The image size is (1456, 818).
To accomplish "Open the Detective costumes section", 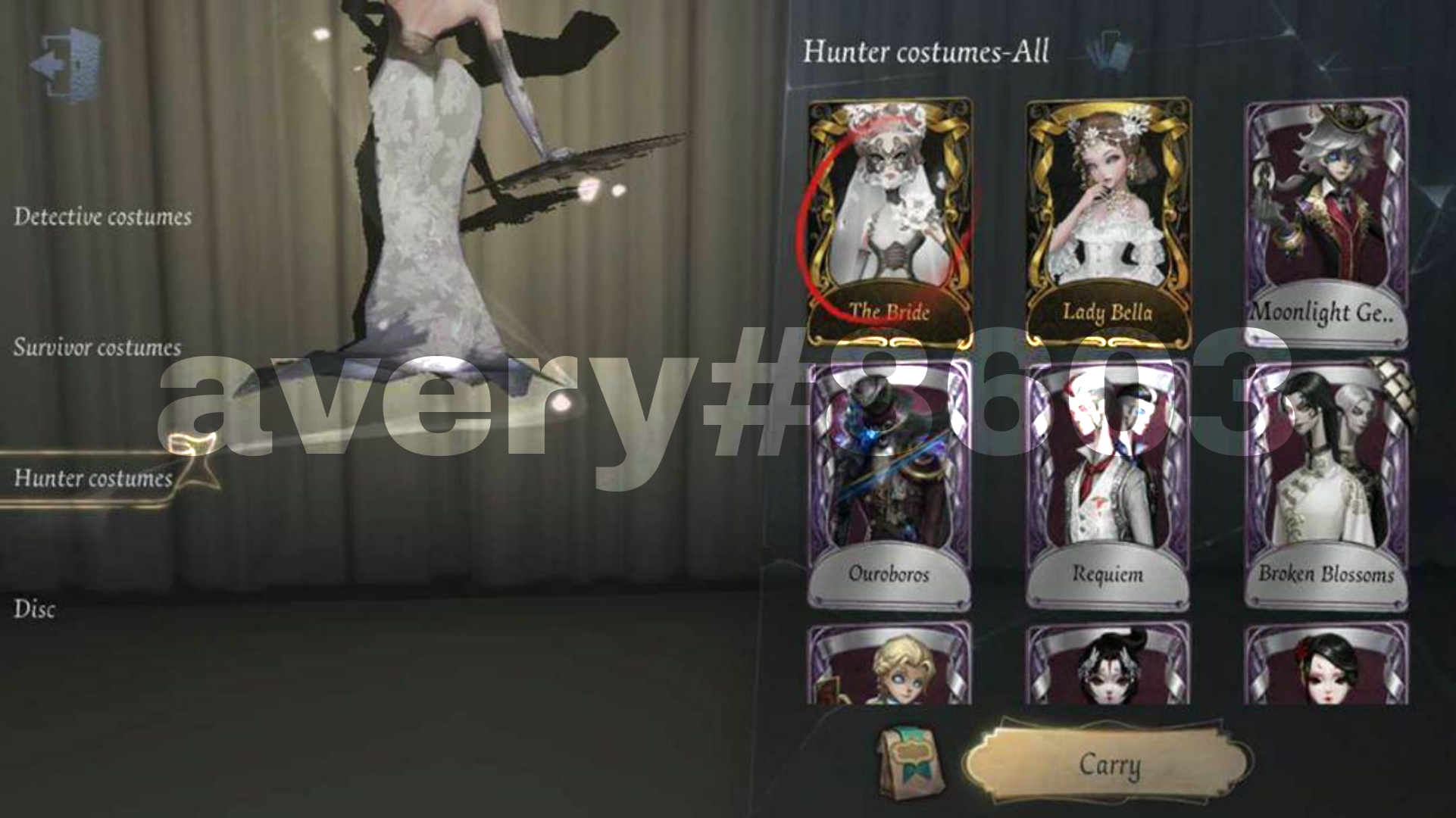I will 102,216.
